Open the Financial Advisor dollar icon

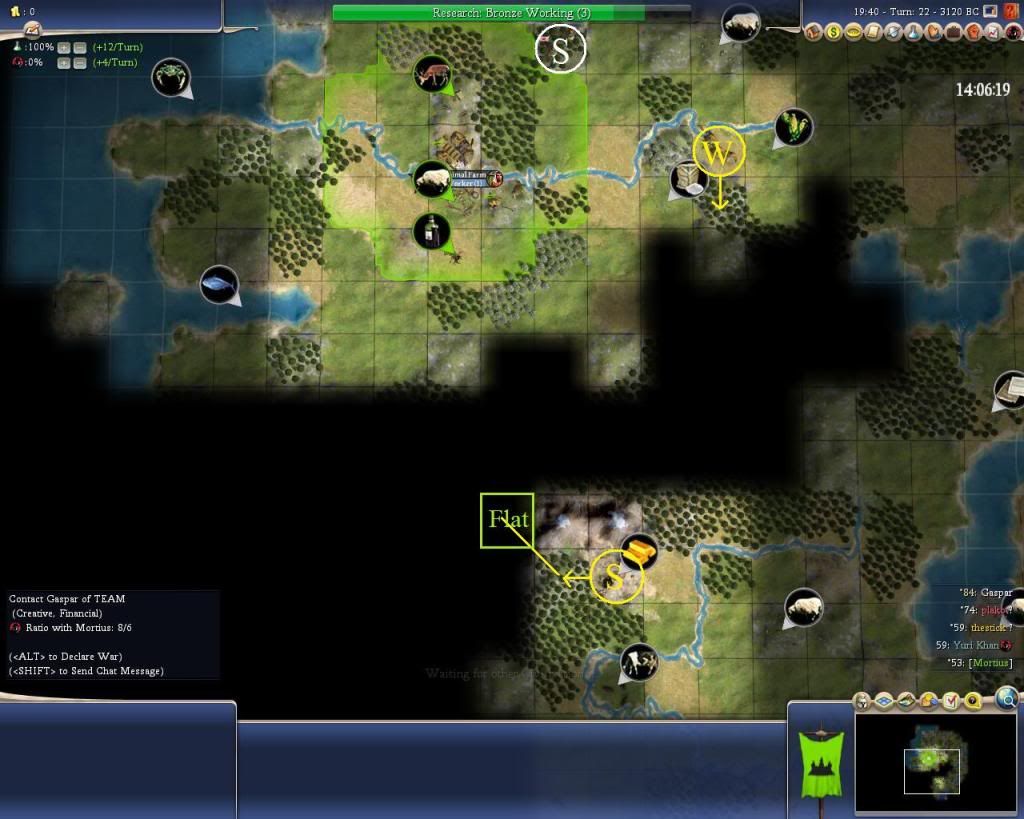[x=832, y=32]
